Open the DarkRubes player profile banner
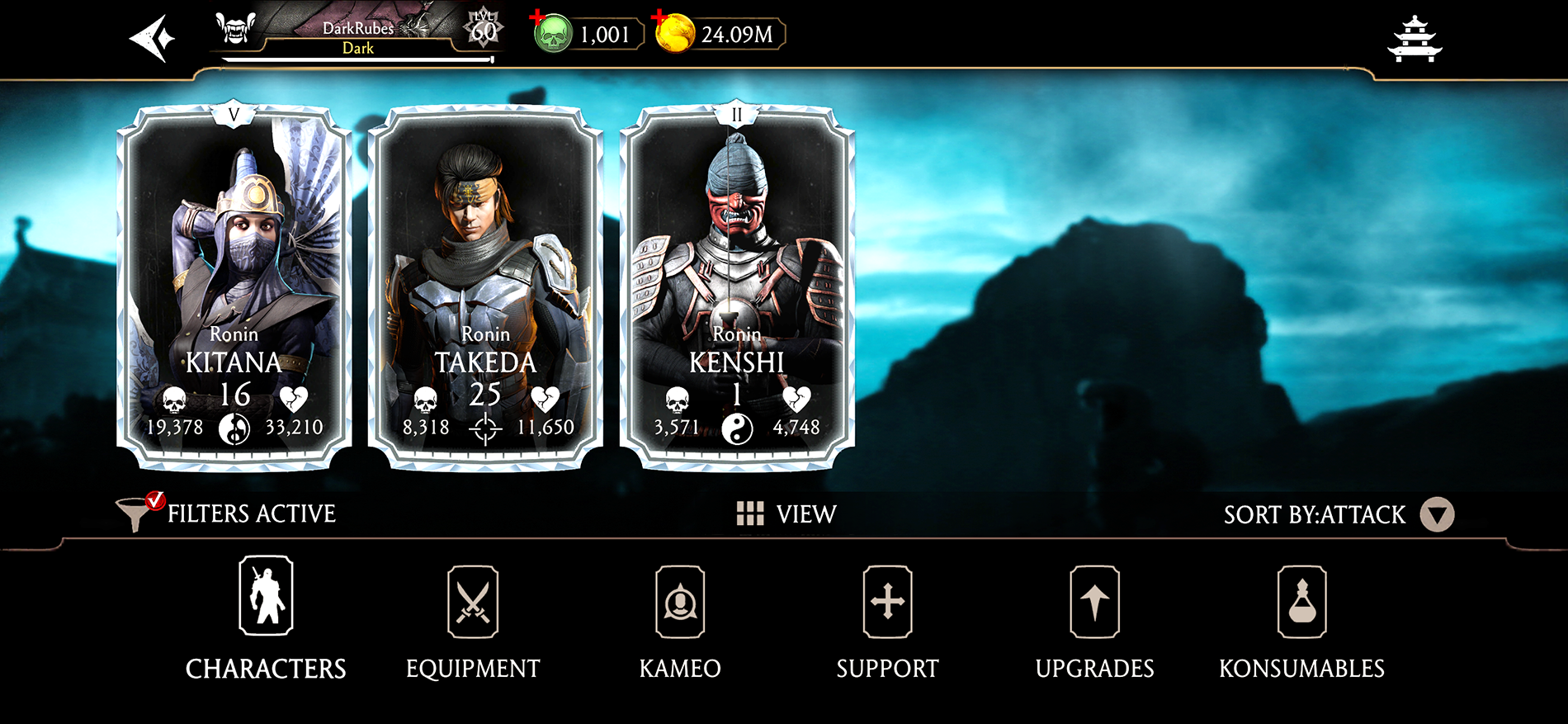 point(357,35)
